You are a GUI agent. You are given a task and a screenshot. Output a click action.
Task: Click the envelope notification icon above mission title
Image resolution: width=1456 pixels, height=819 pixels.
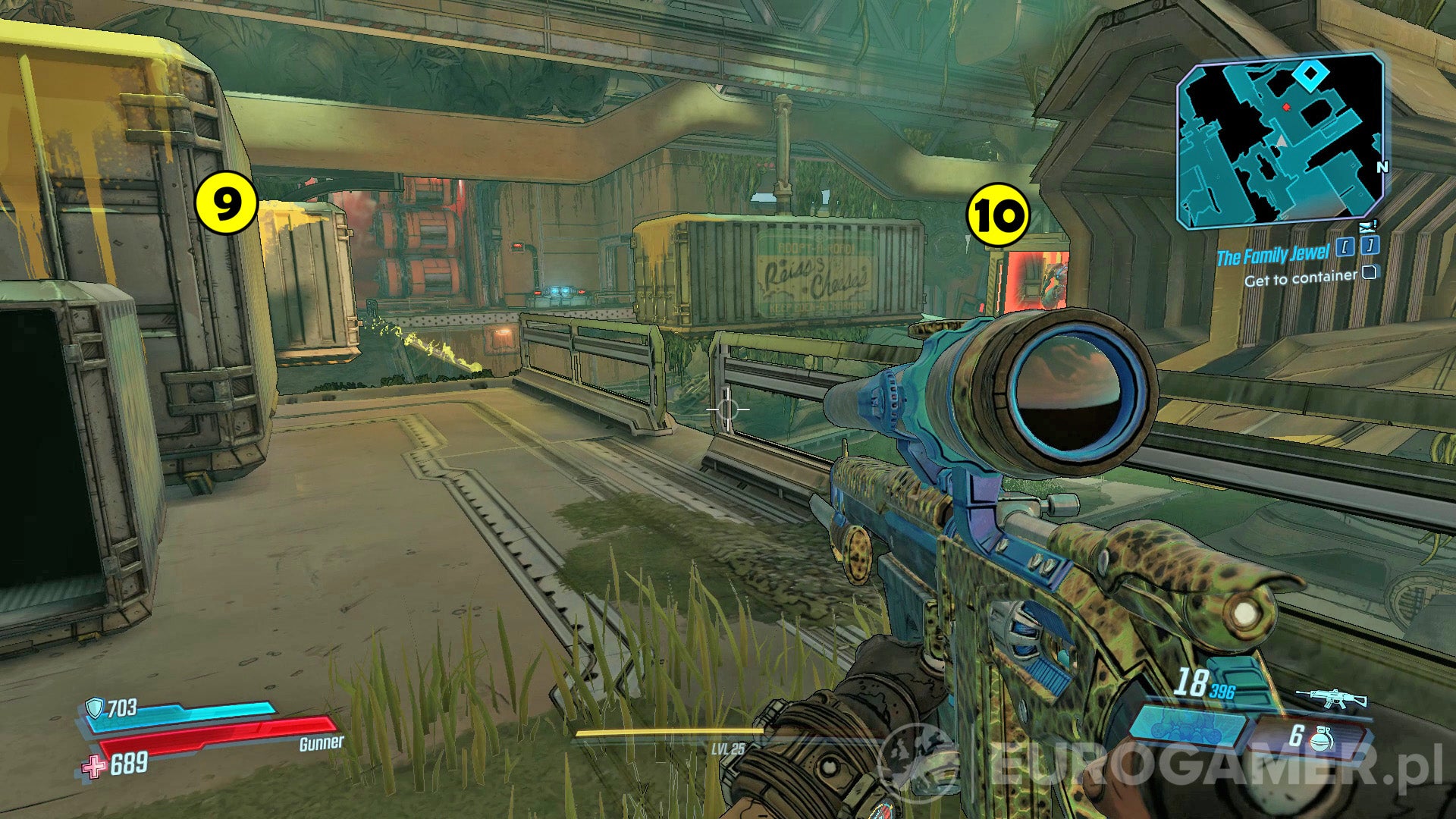click(x=1367, y=226)
